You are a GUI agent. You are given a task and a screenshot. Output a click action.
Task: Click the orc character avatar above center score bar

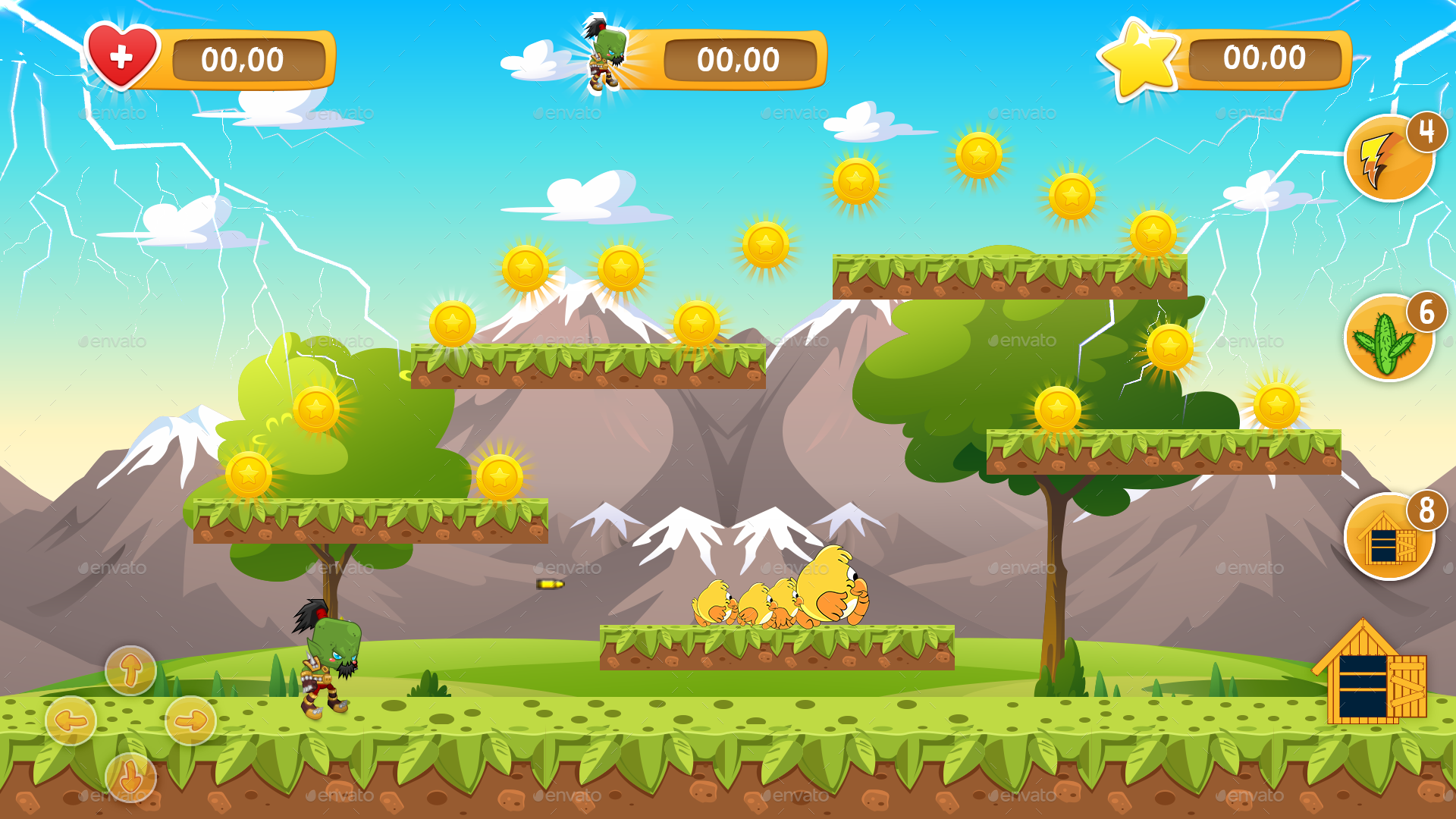[605, 53]
